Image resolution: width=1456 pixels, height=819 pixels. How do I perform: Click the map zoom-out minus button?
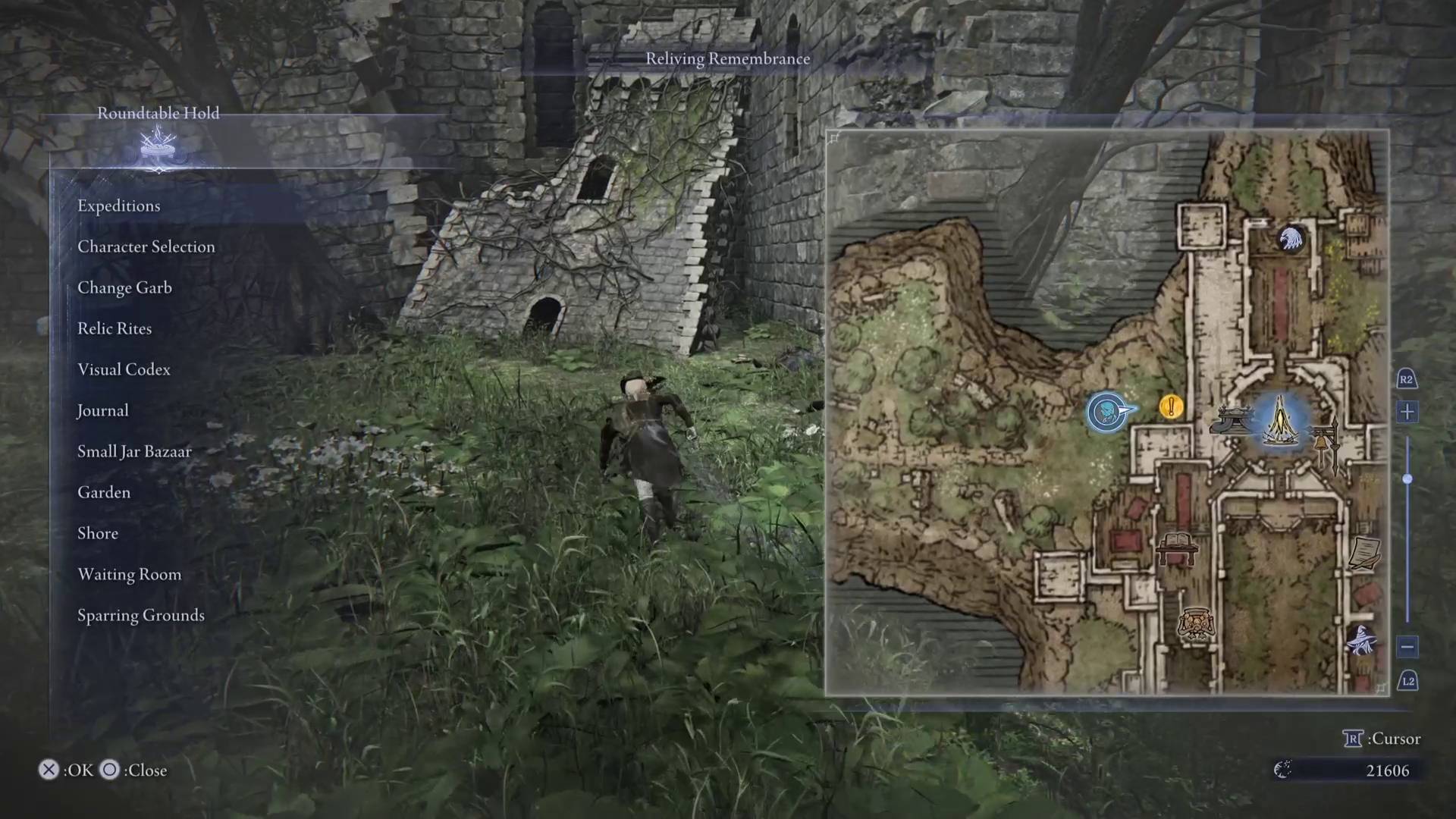coord(1407,647)
